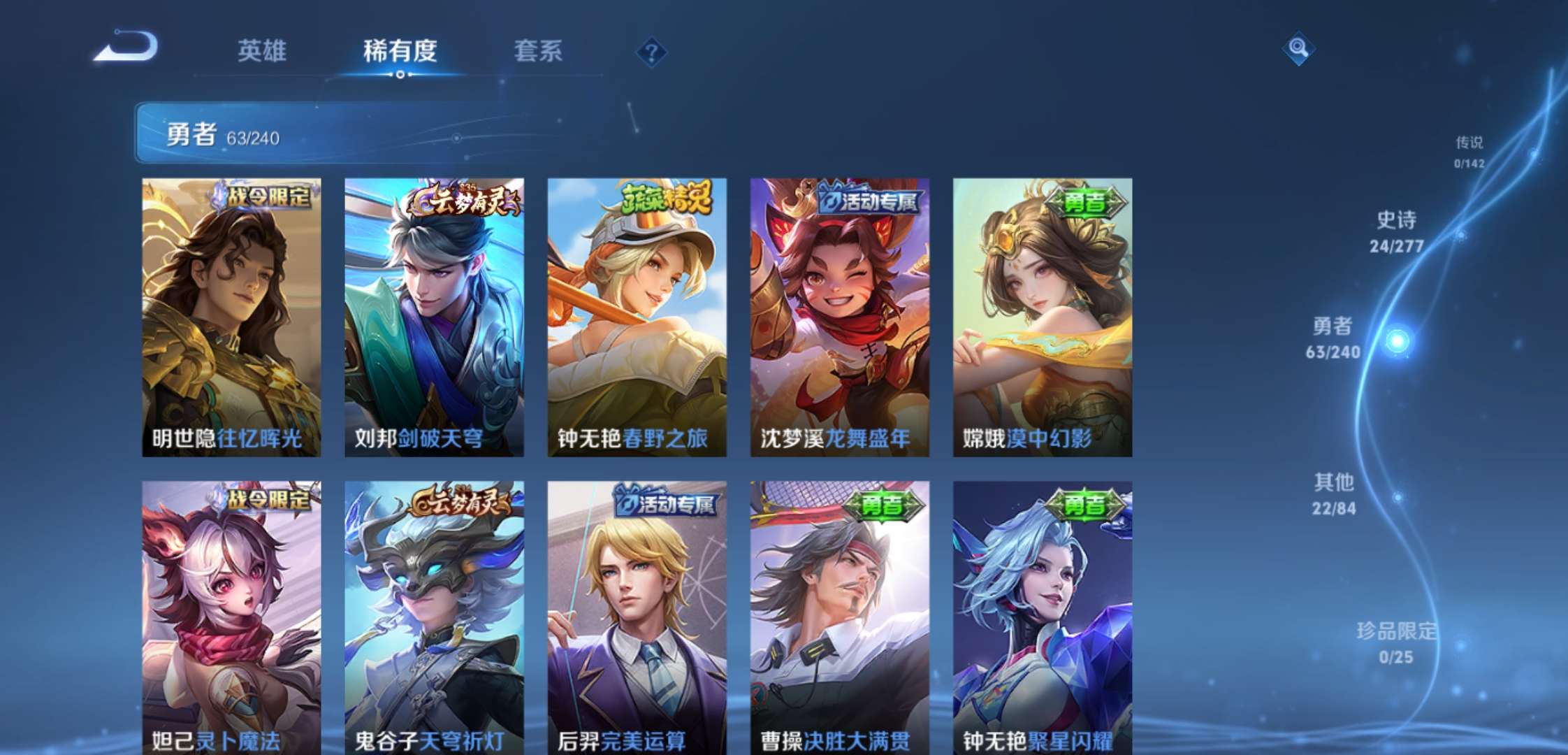Screen dimensions: 1568x755
Task: Click the 蔬菜精灵 badge on 钟无艳 skin
Action: coord(665,198)
